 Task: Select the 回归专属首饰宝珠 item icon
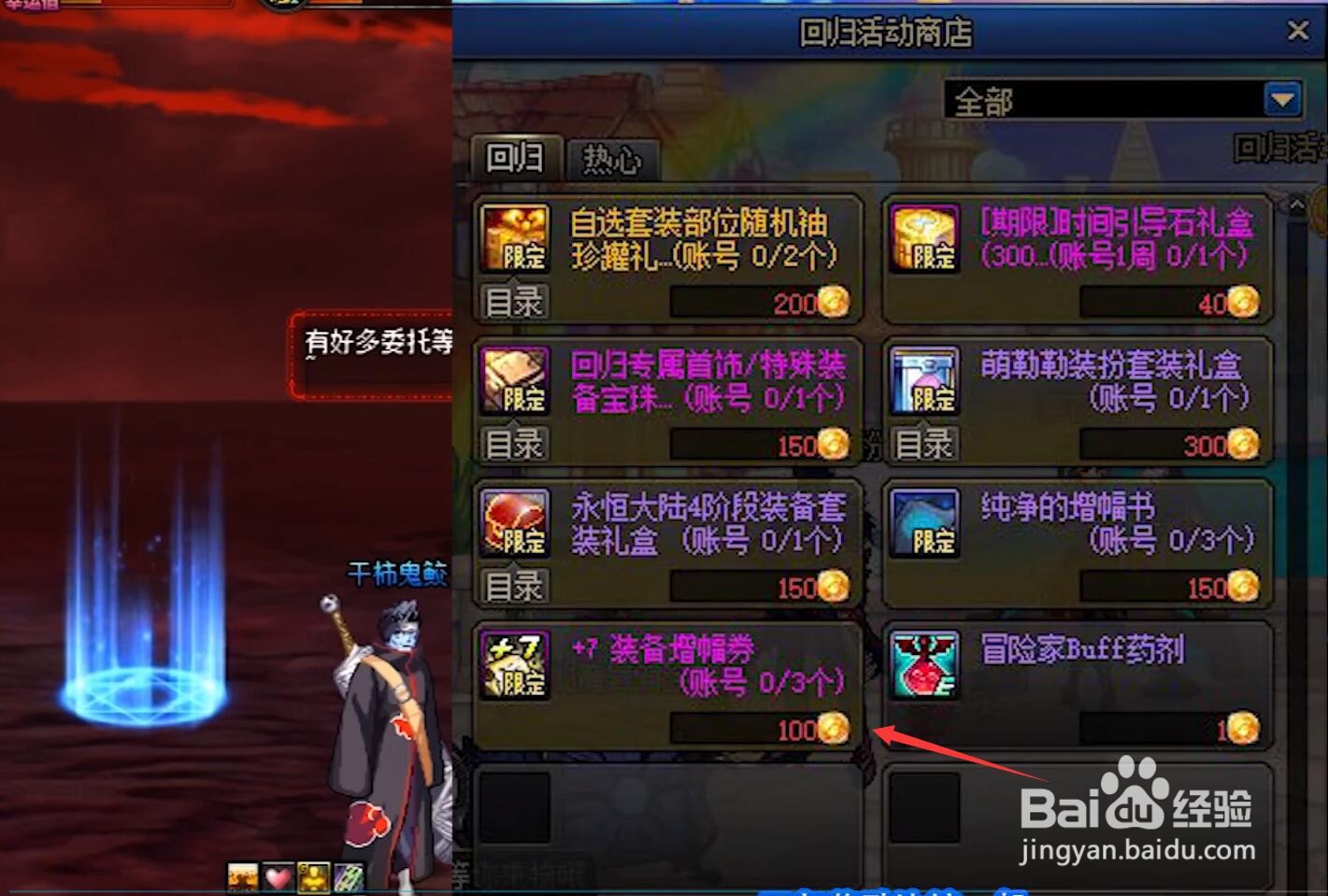(x=515, y=381)
